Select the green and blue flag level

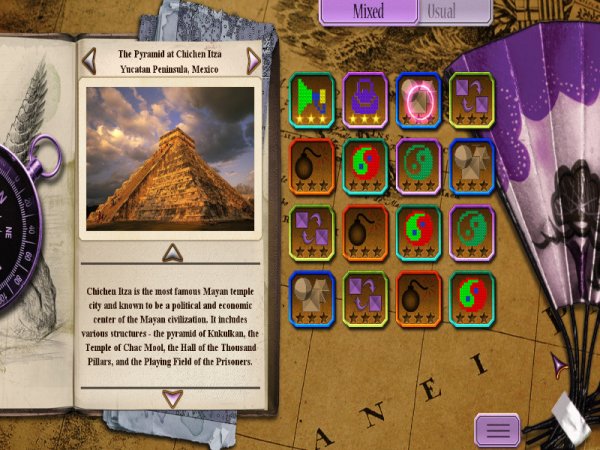point(312,100)
